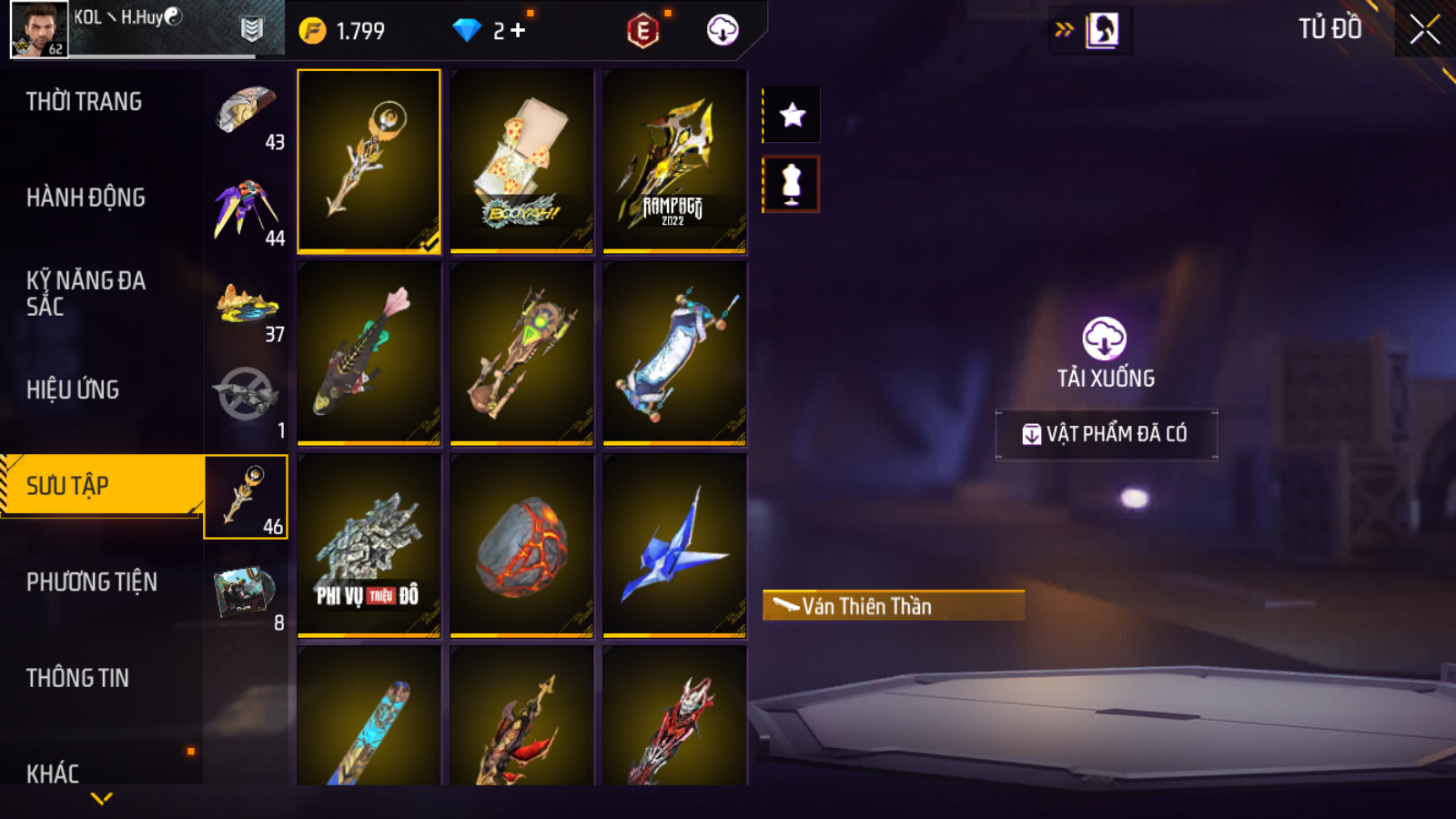
Task: Open the star favorites filter
Action: point(792,115)
